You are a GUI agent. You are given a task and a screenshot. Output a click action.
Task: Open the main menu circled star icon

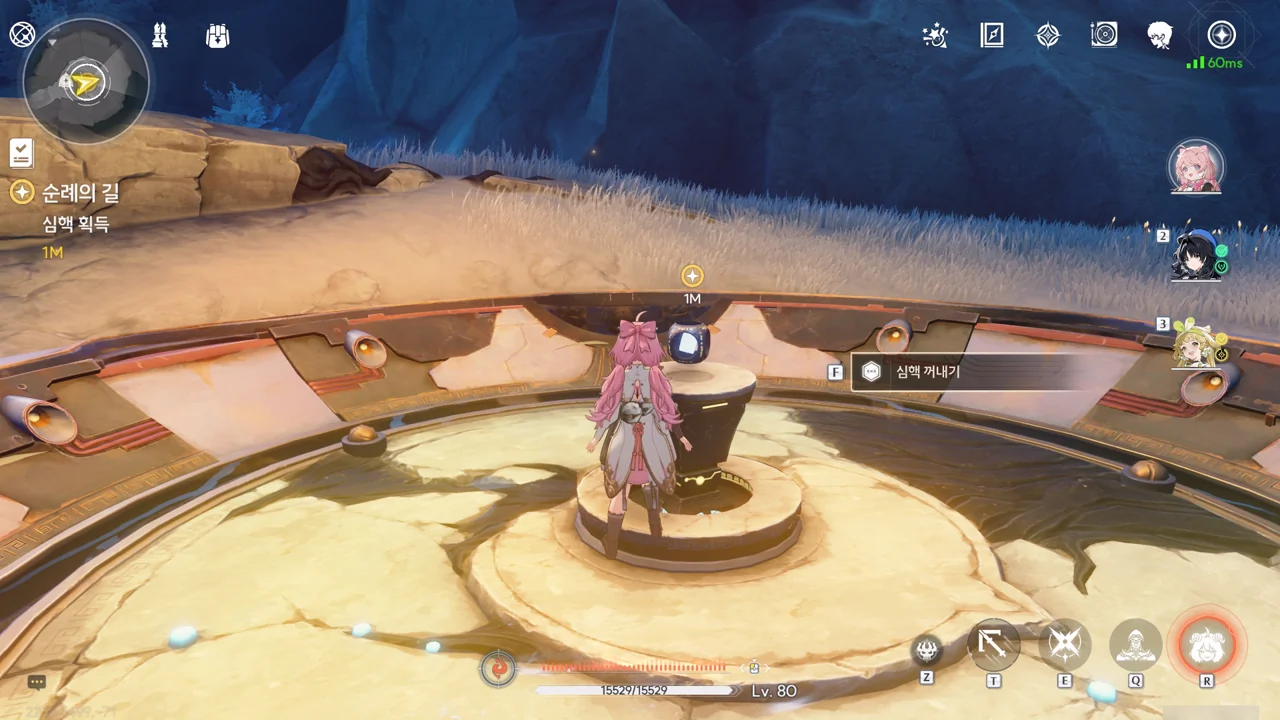pos(1221,36)
